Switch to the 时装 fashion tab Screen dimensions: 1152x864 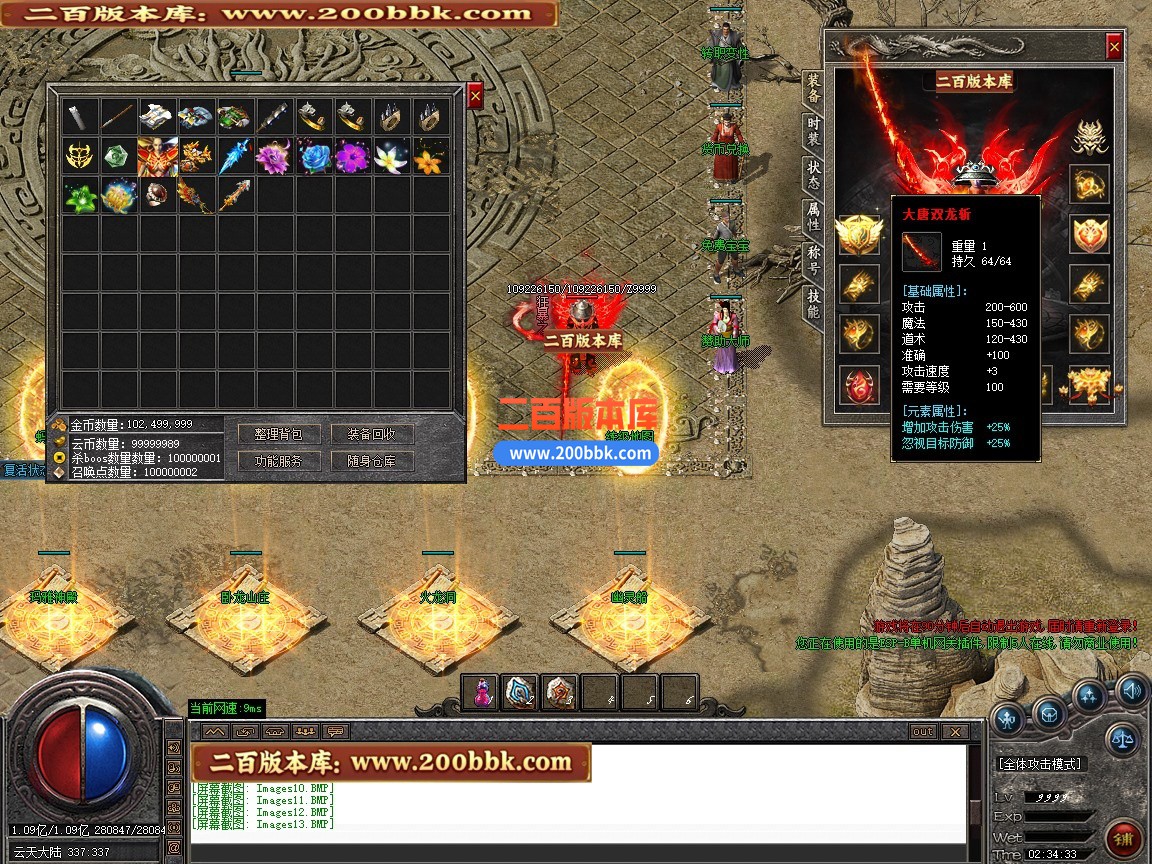tap(814, 133)
